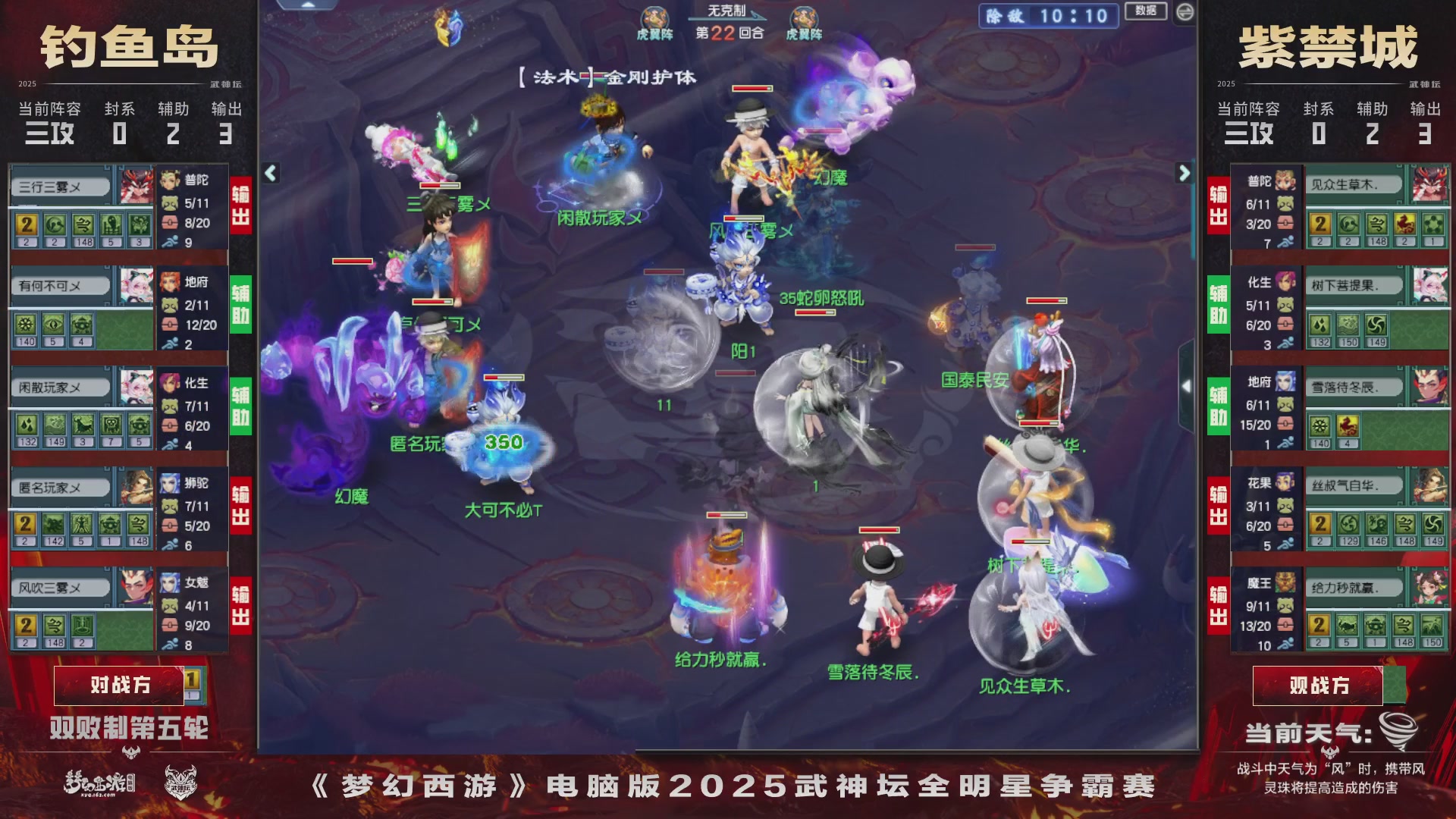This screenshot has height=819, width=1456.
Task: Expand the right chevron arrow on the battle view
Action: pos(1183,172)
